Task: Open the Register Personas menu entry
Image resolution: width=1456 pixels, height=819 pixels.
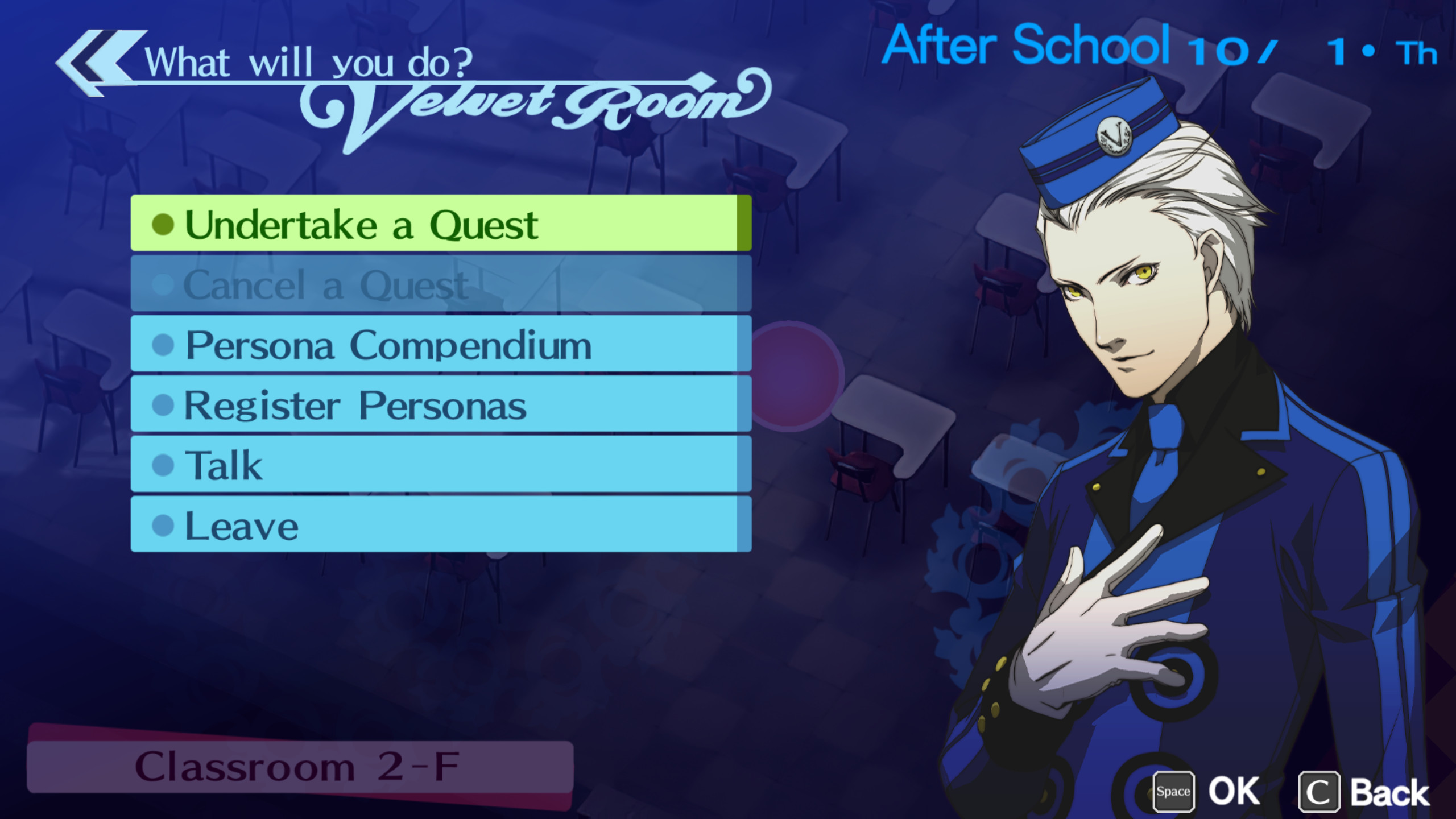Action: coord(355,405)
